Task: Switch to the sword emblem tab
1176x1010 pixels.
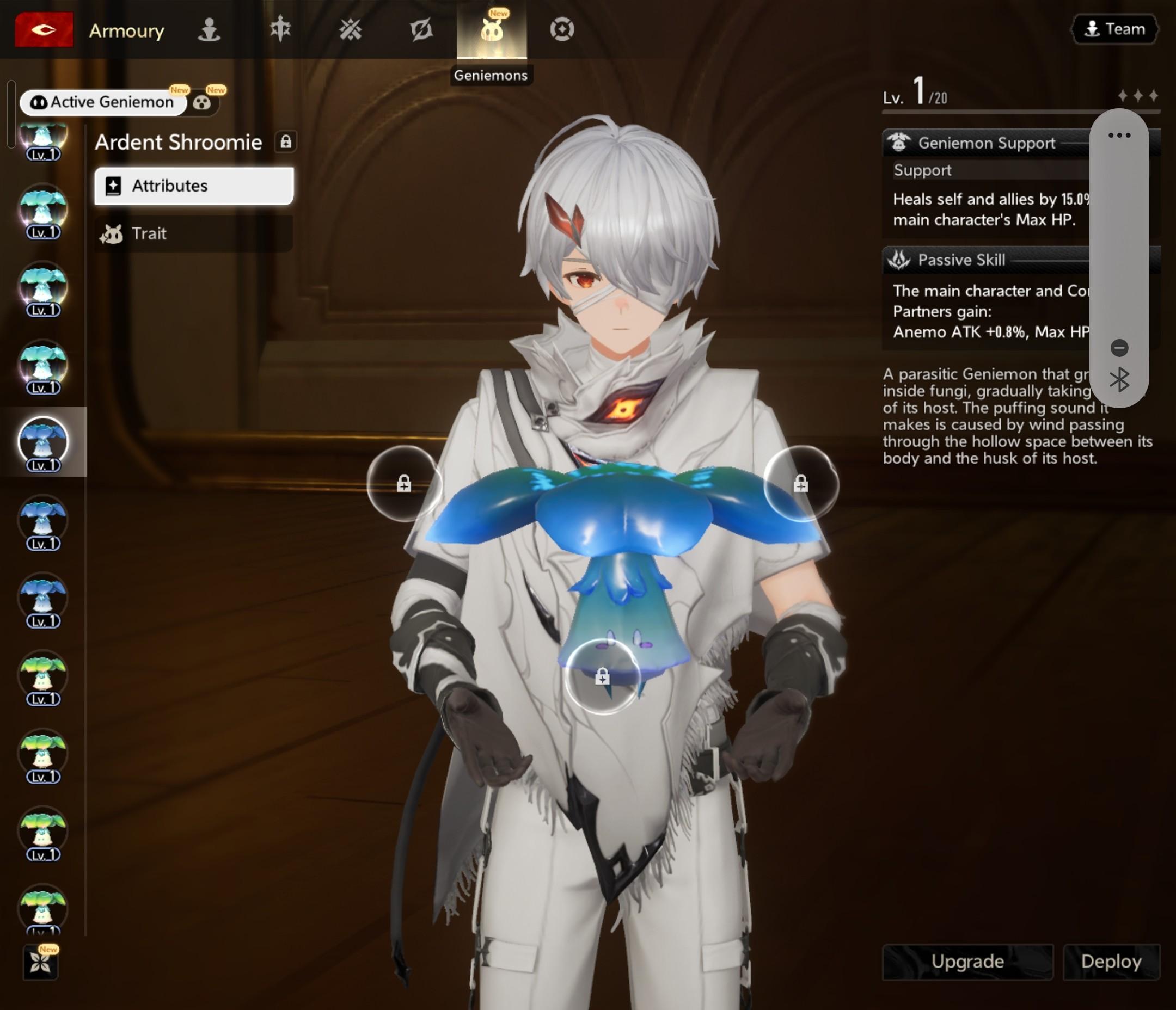Action: click(x=280, y=29)
